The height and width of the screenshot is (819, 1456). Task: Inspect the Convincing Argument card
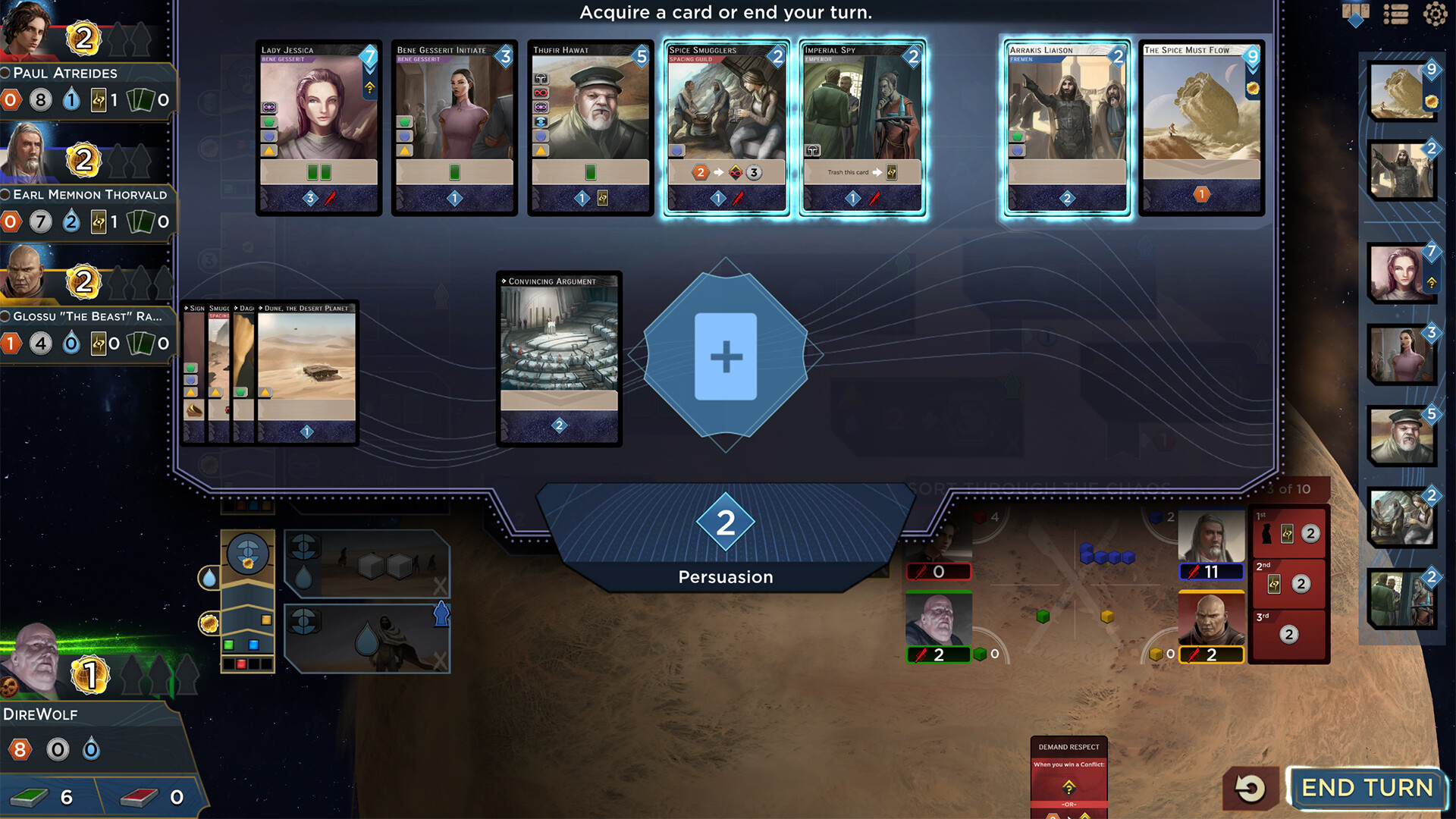(x=559, y=358)
